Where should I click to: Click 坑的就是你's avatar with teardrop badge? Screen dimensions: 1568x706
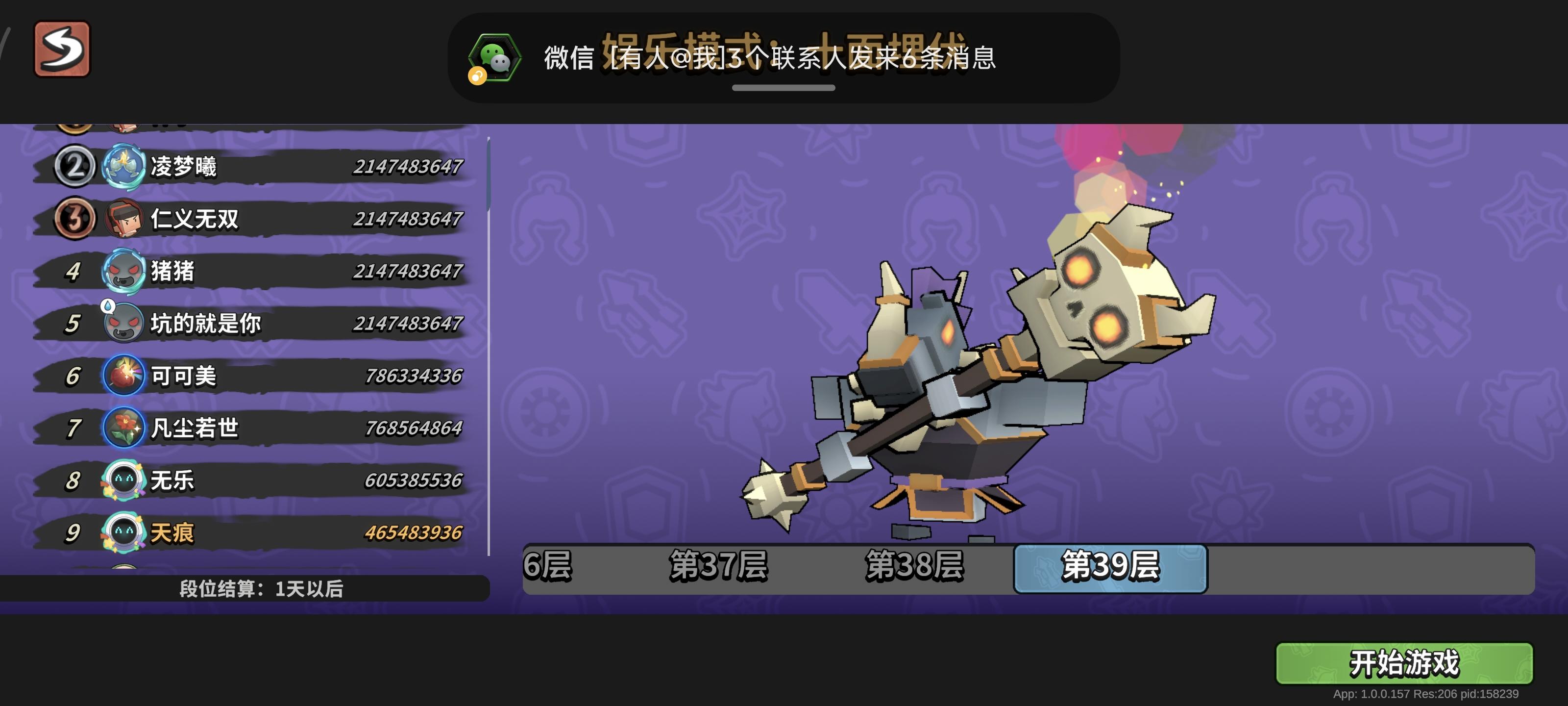click(124, 324)
